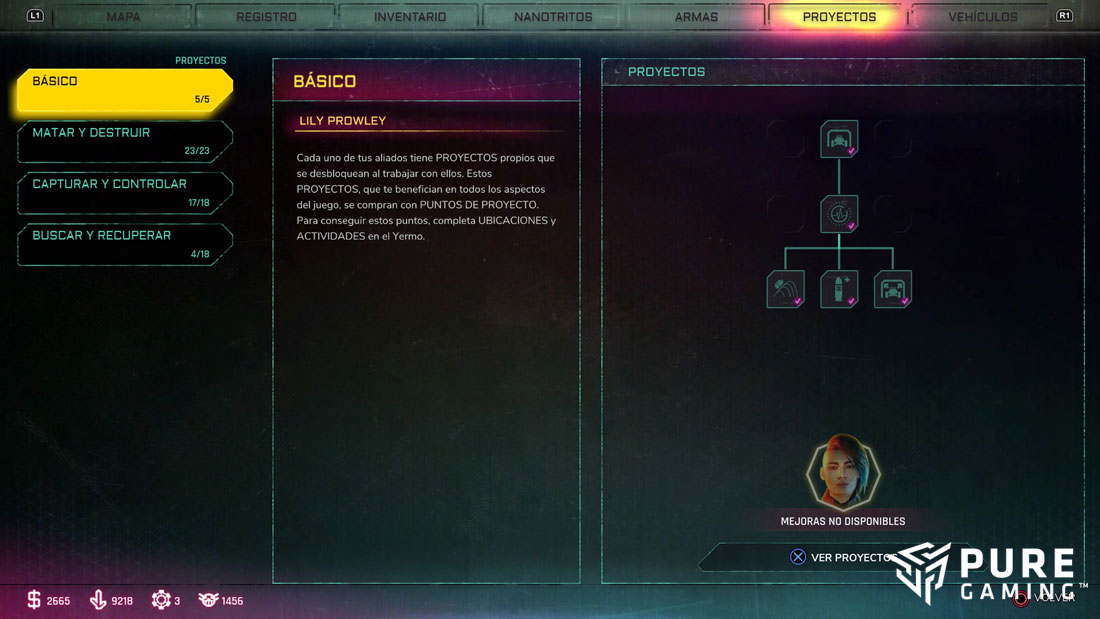Image resolution: width=1100 pixels, height=619 pixels.
Task: Select the Proyectos tab
Action: click(839, 17)
